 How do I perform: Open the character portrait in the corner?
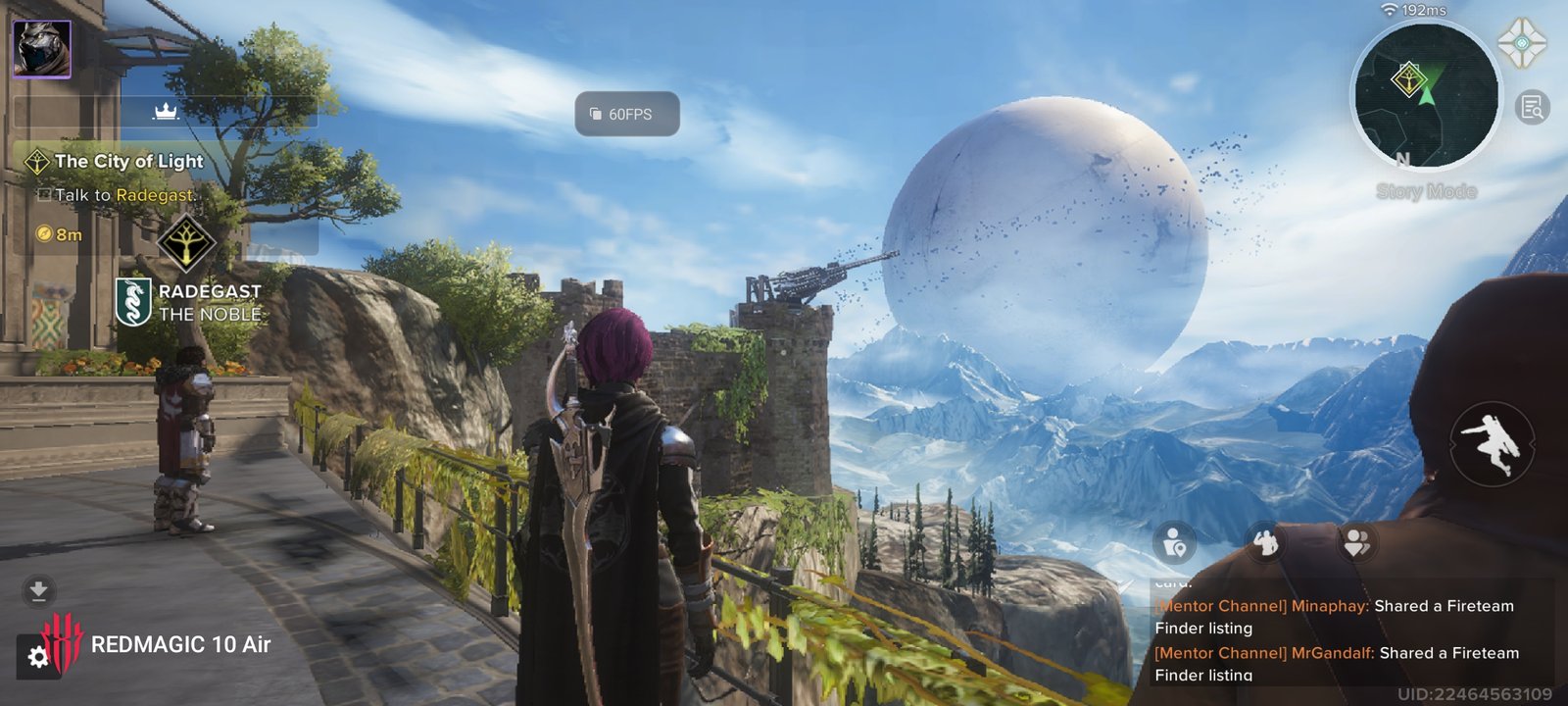[x=41, y=48]
